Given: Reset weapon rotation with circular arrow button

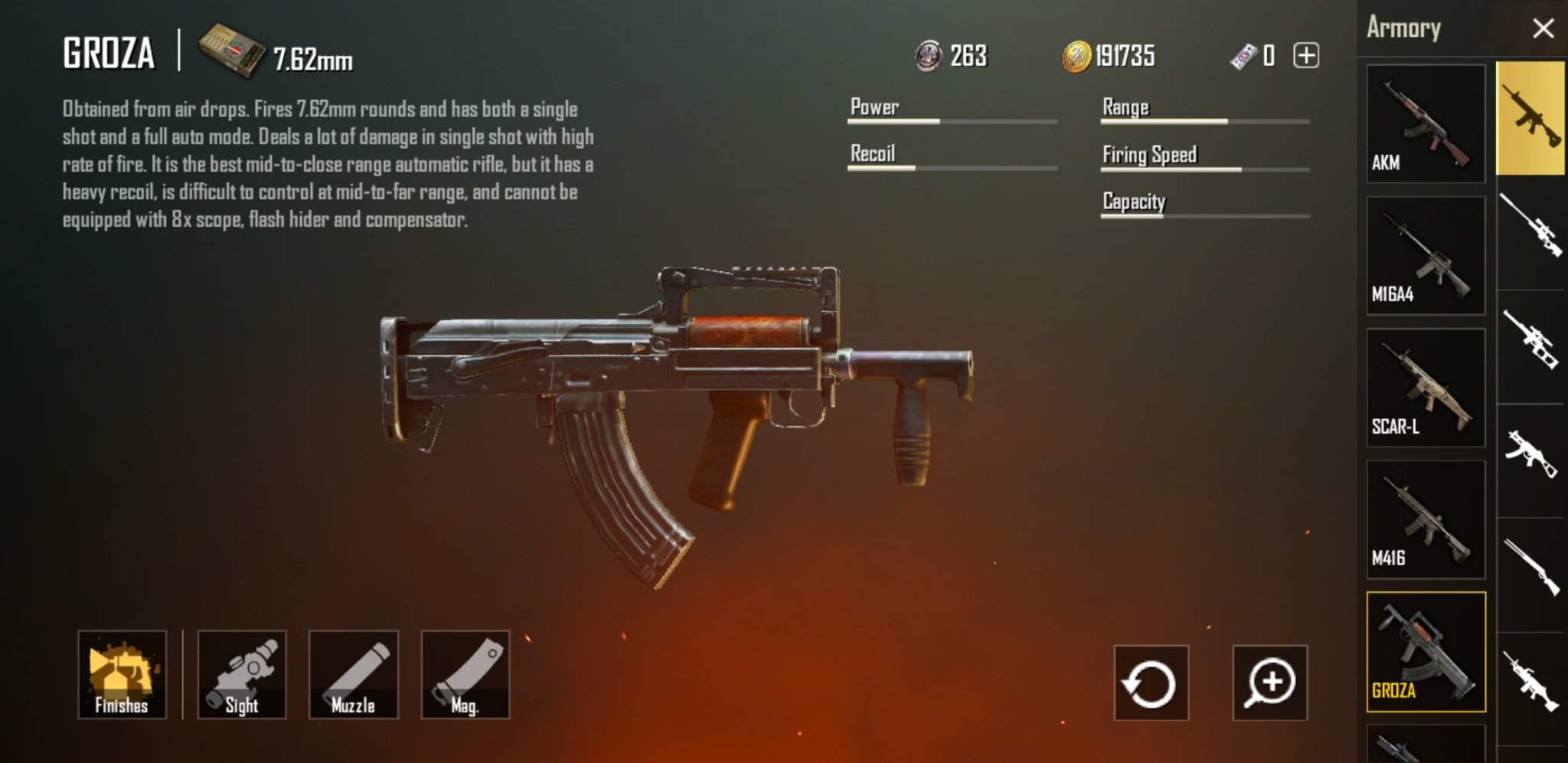Looking at the screenshot, I should [x=1151, y=683].
